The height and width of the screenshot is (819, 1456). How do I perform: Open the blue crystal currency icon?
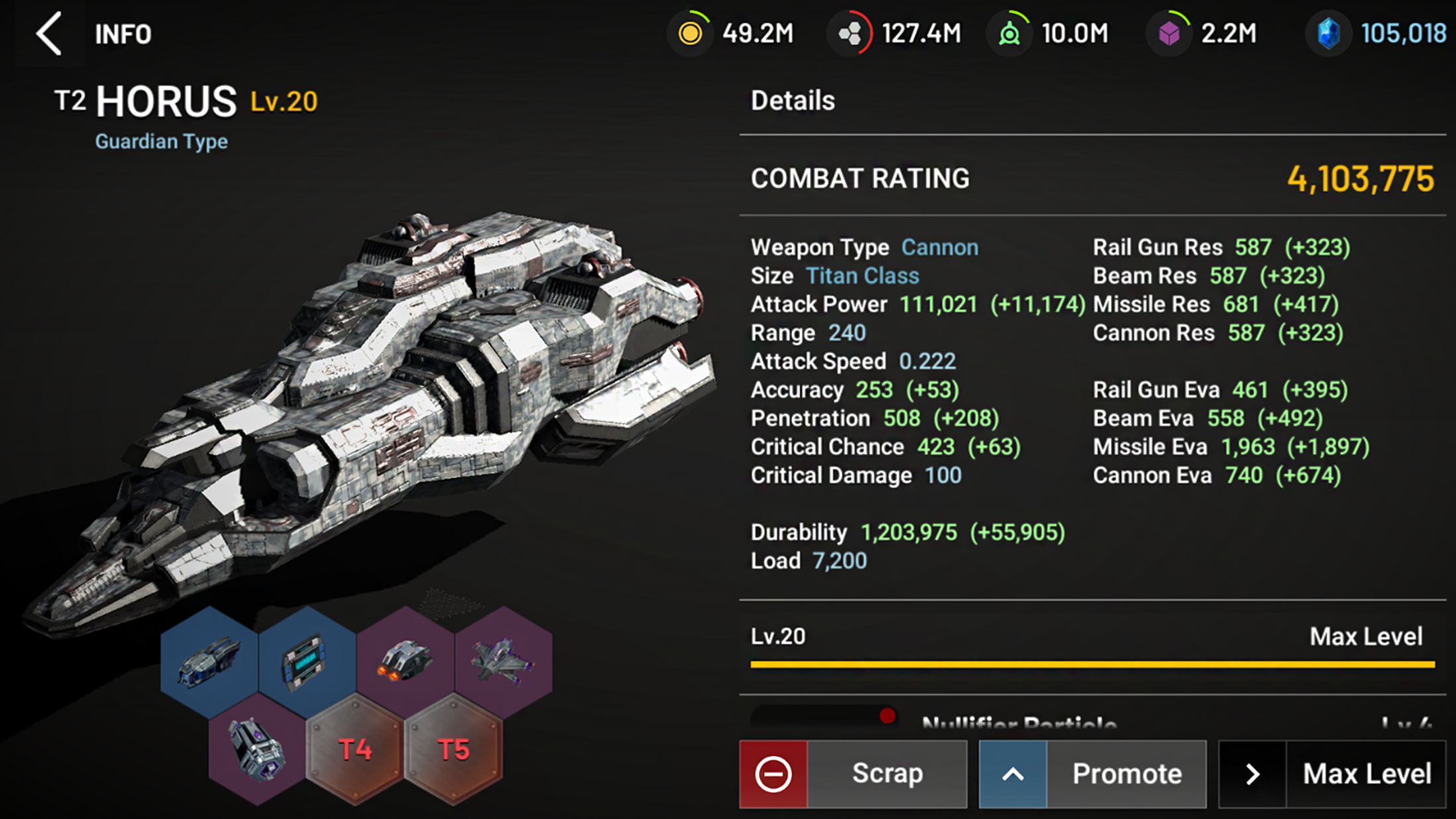pos(1328,33)
